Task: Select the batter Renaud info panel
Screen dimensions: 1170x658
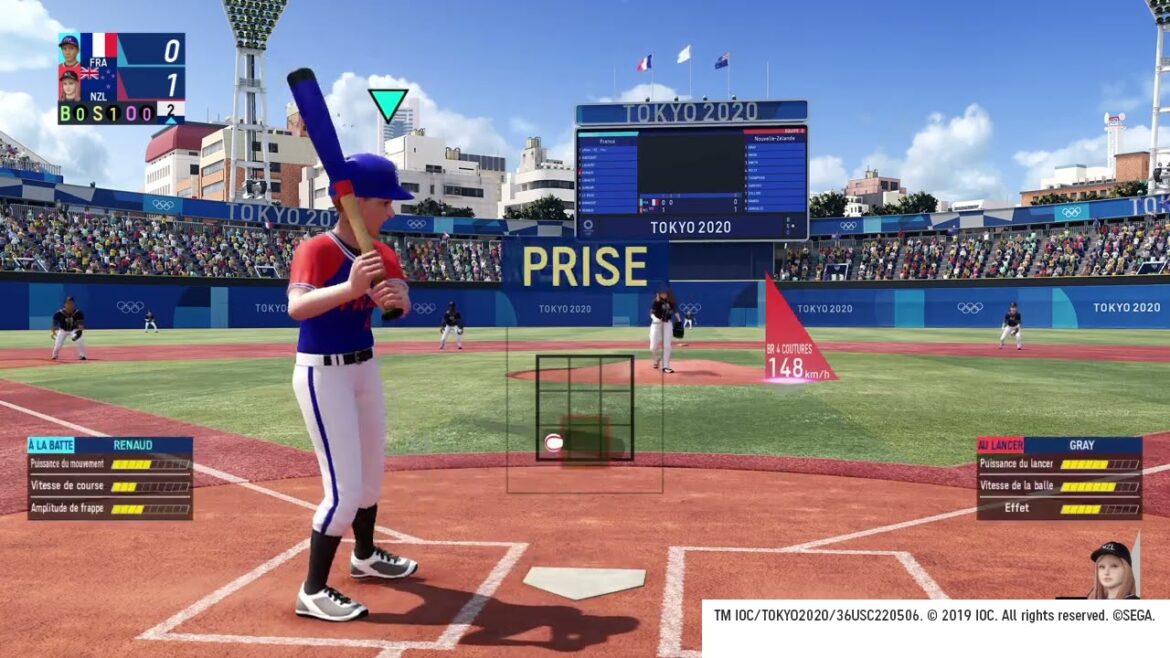Action: (110, 478)
